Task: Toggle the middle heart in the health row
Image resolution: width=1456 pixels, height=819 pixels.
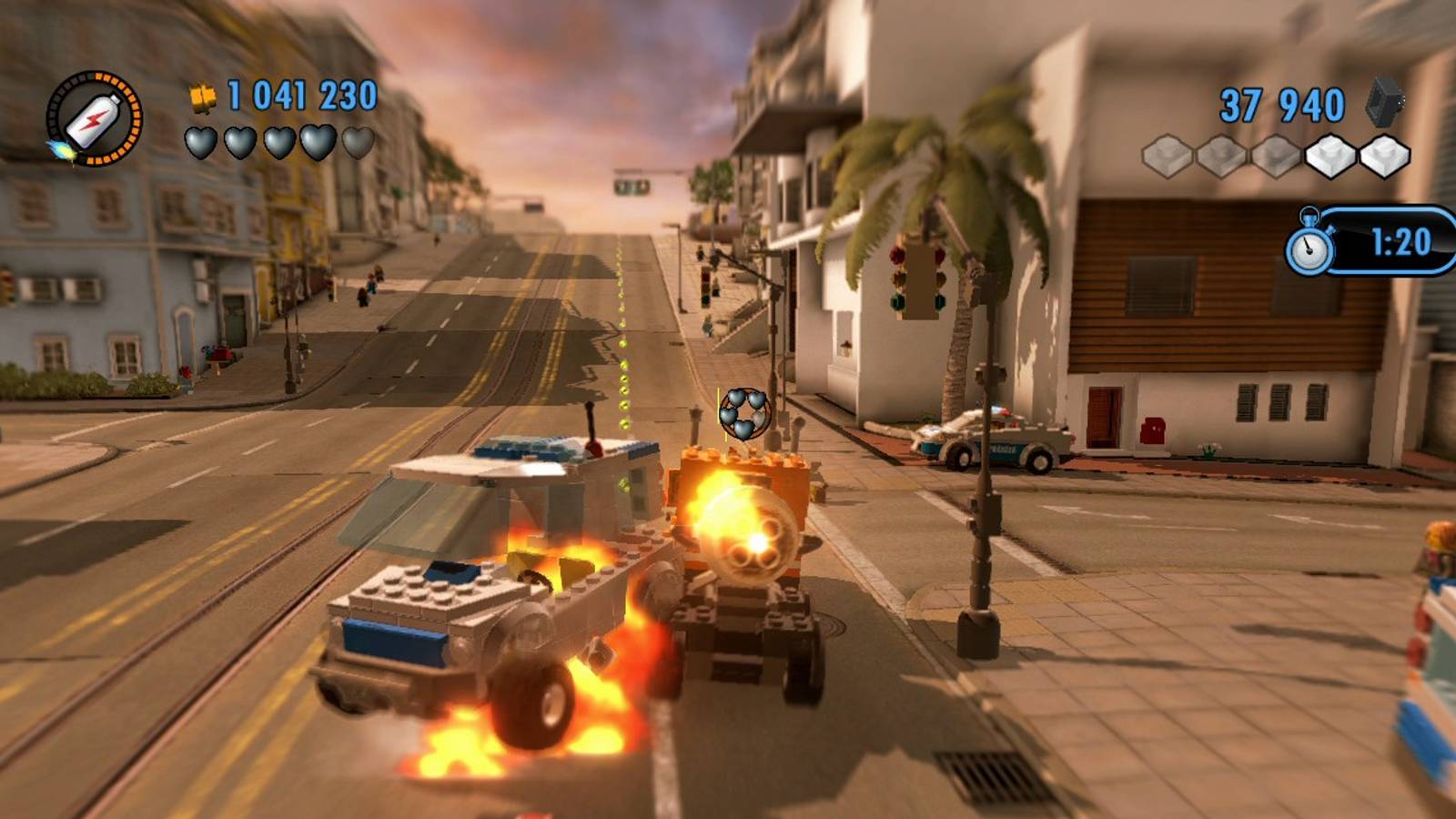Action: point(278,141)
